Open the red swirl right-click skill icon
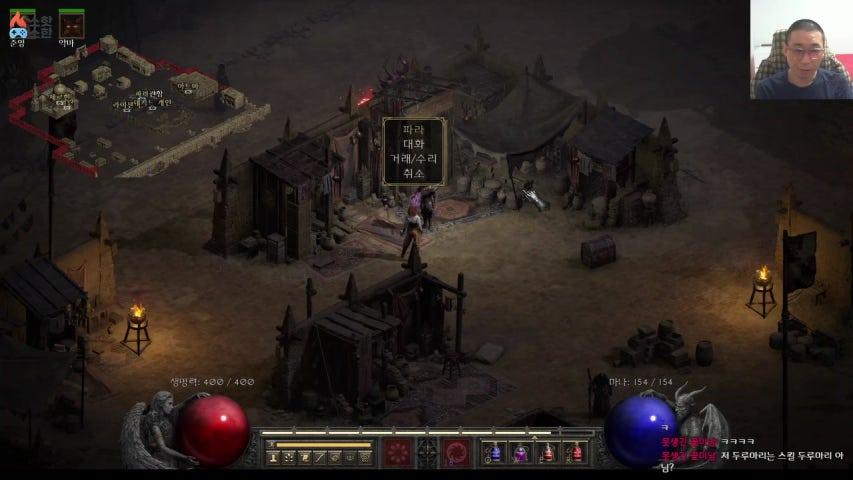 (x=457, y=453)
